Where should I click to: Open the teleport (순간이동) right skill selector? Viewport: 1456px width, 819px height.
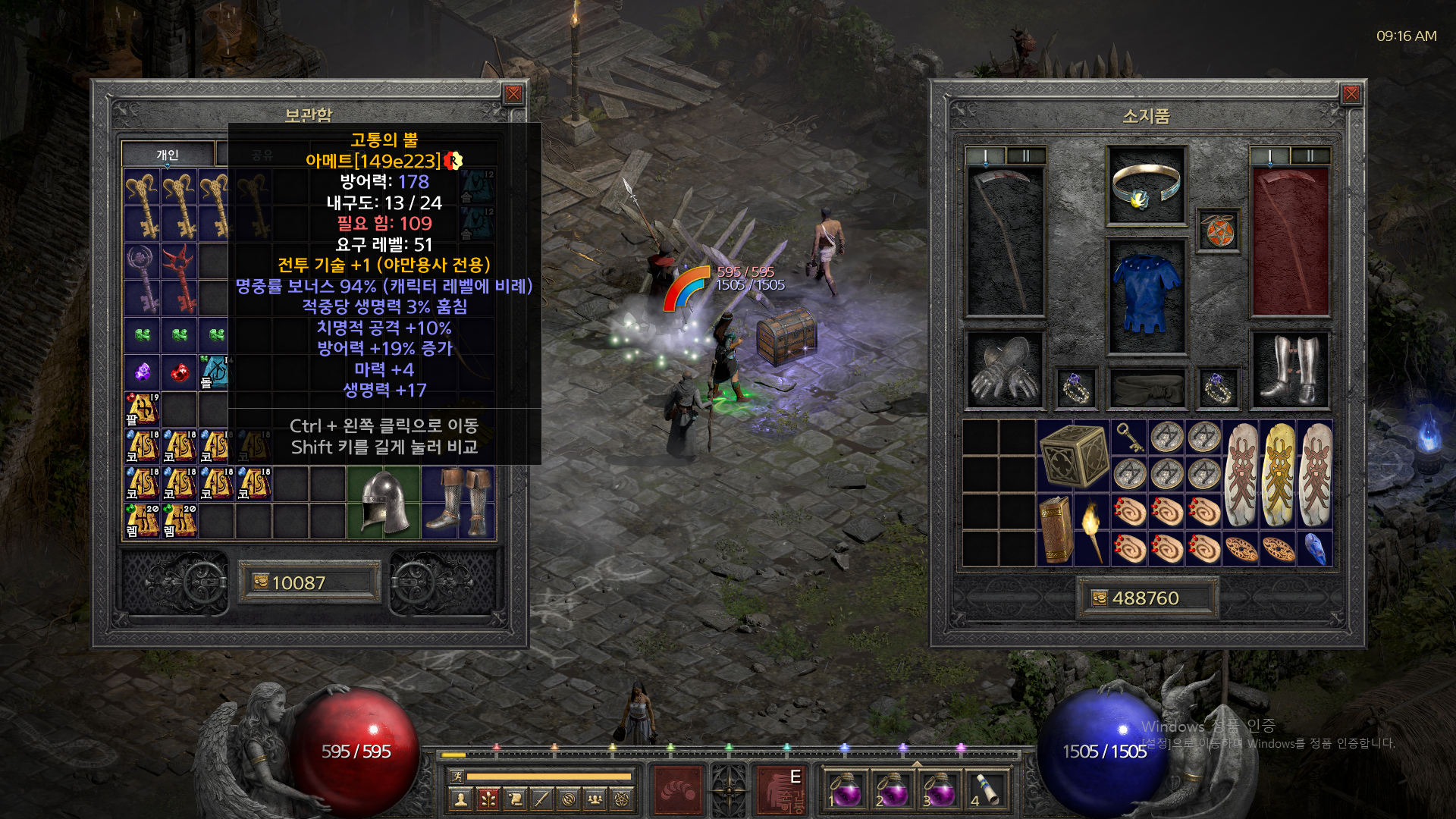(x=781, y=789)
